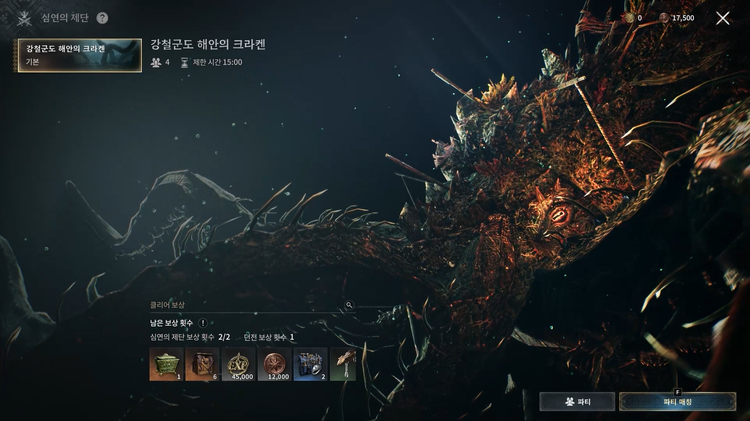
Task: Close the Abyss Altar screen
Action: [x=723, y=18]
